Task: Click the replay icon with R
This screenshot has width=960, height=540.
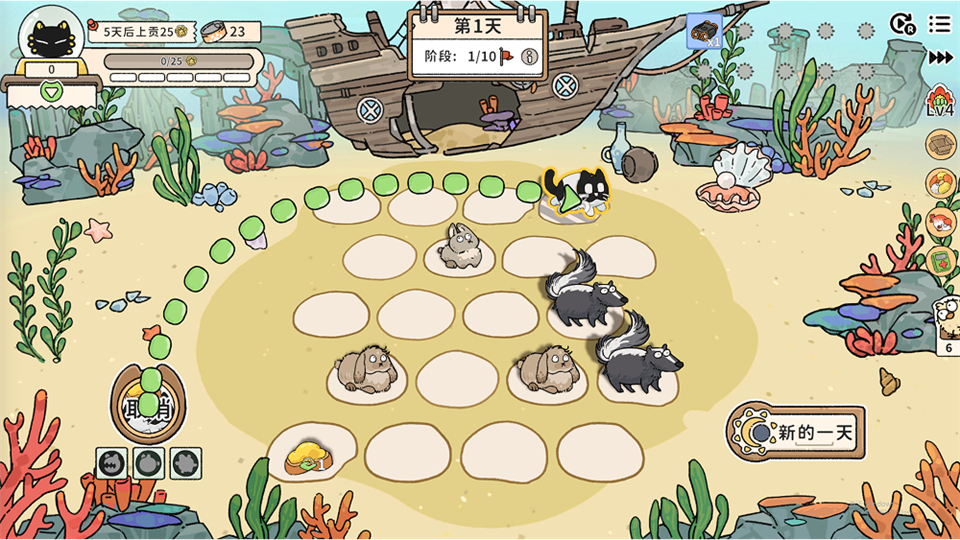Action: (902, 23)
